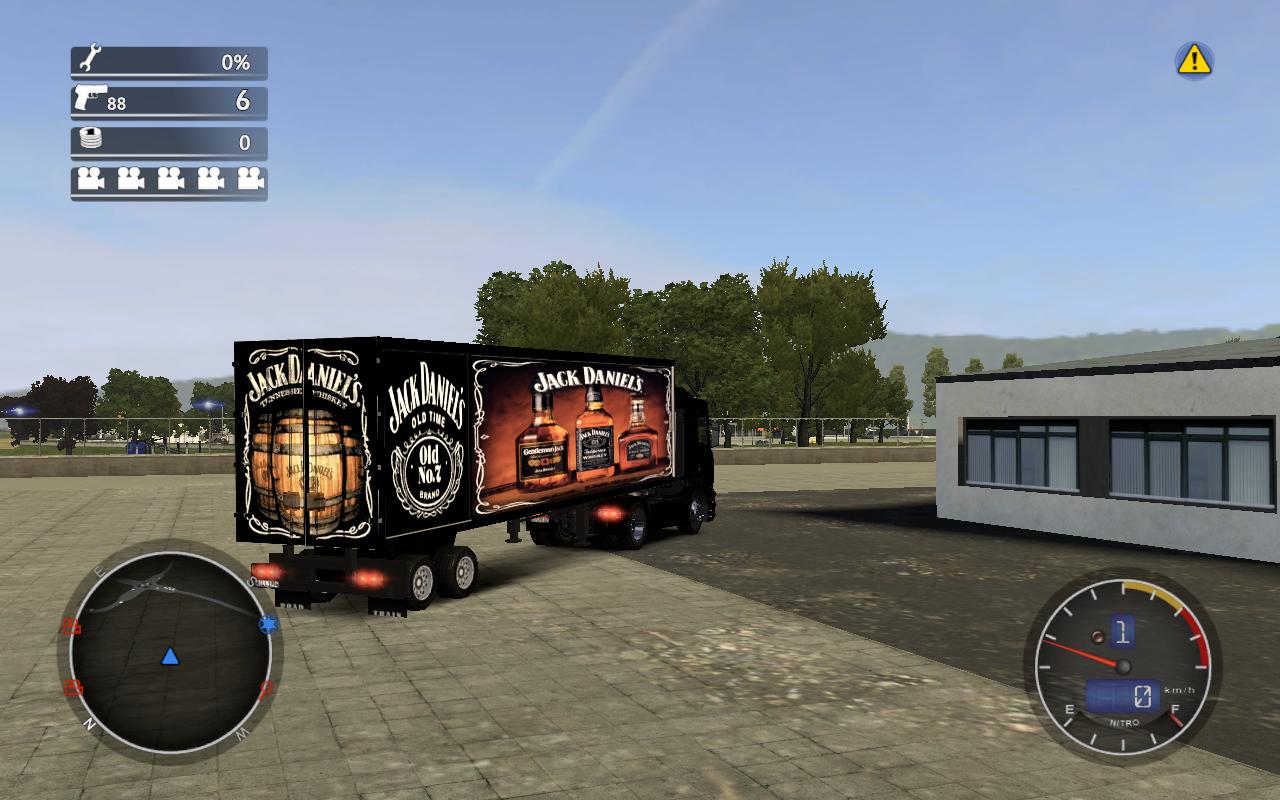Click the yellow warning triangle icon
The height and width of the screenshot is (800, 1280).
[1194, 61]
